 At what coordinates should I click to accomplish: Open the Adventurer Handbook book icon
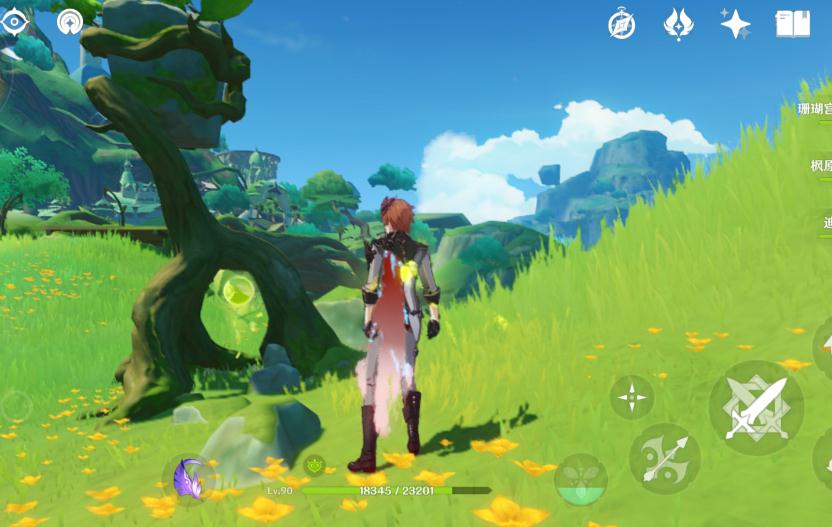[793, 25]
